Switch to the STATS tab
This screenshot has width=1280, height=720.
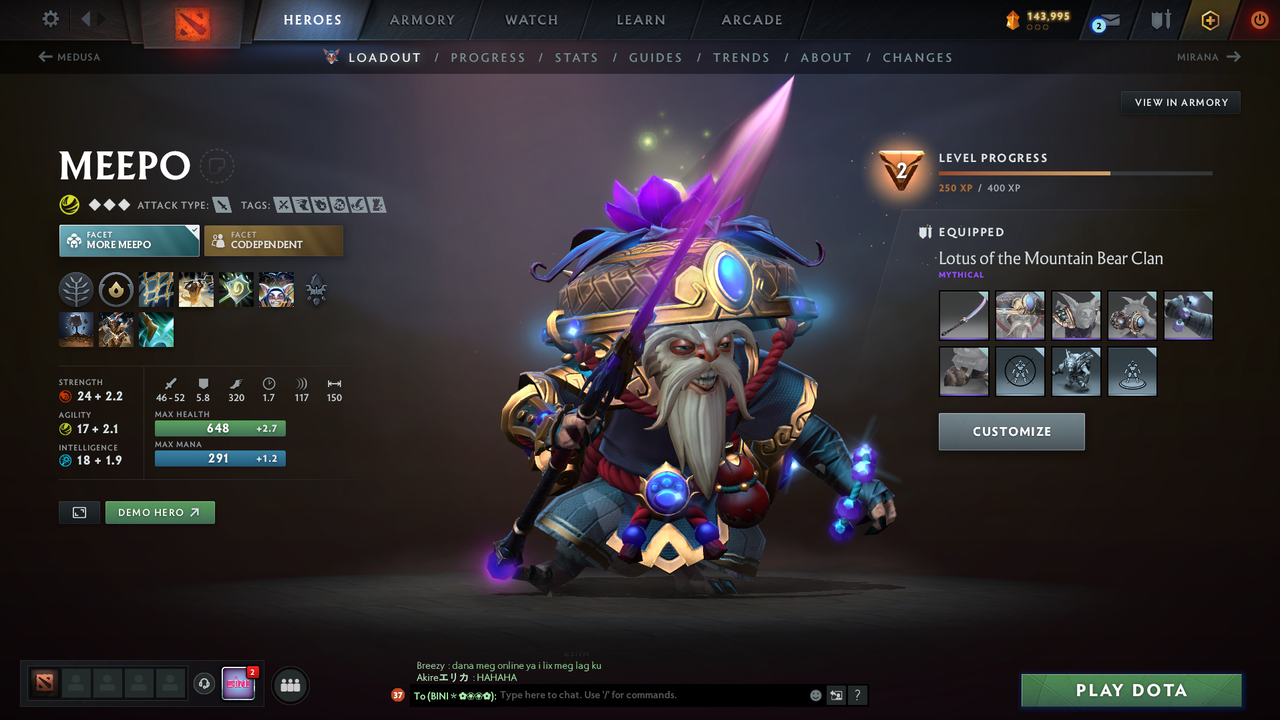[576, 57]
